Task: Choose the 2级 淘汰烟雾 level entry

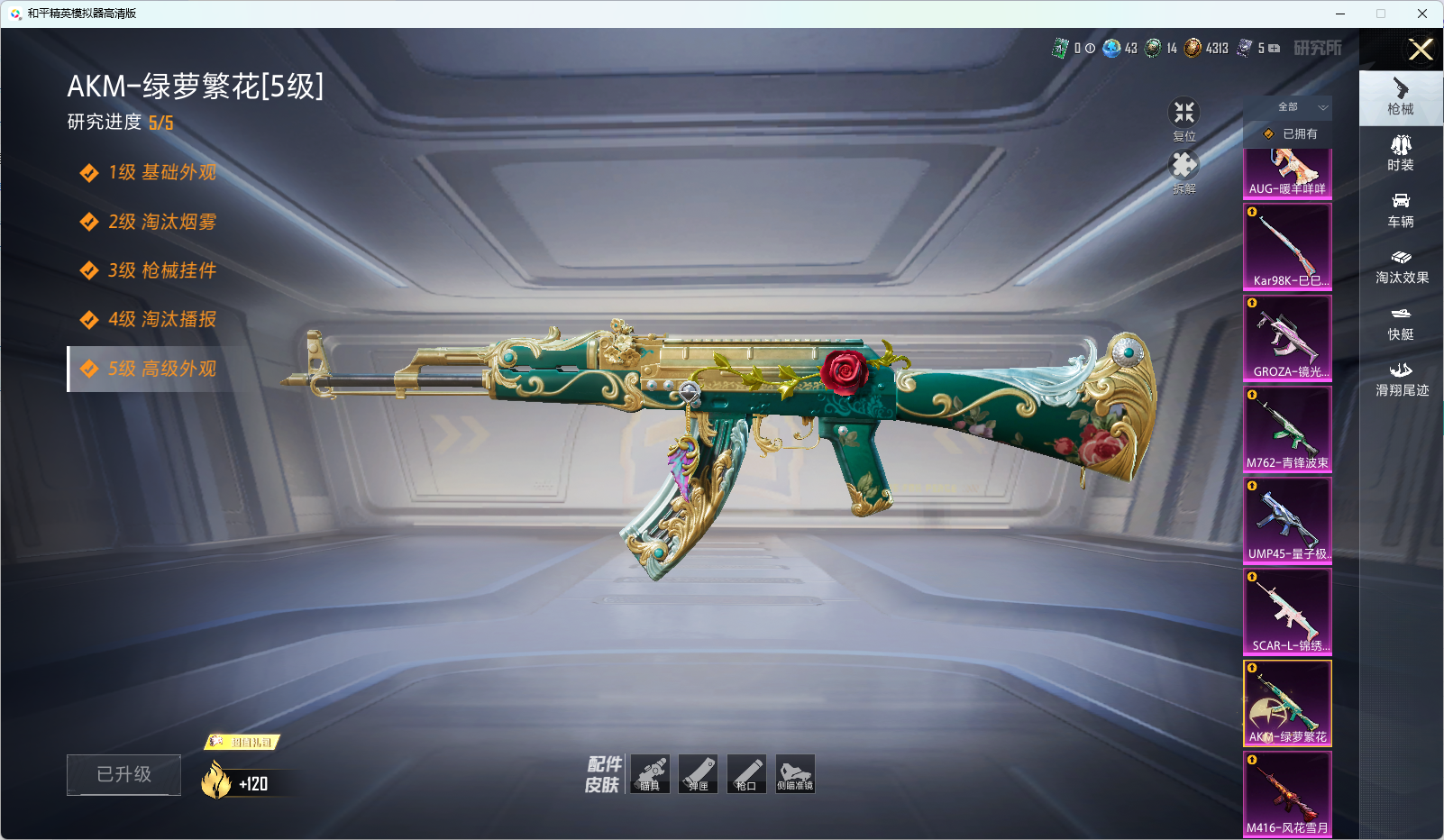Action: (x=162, y=222)
